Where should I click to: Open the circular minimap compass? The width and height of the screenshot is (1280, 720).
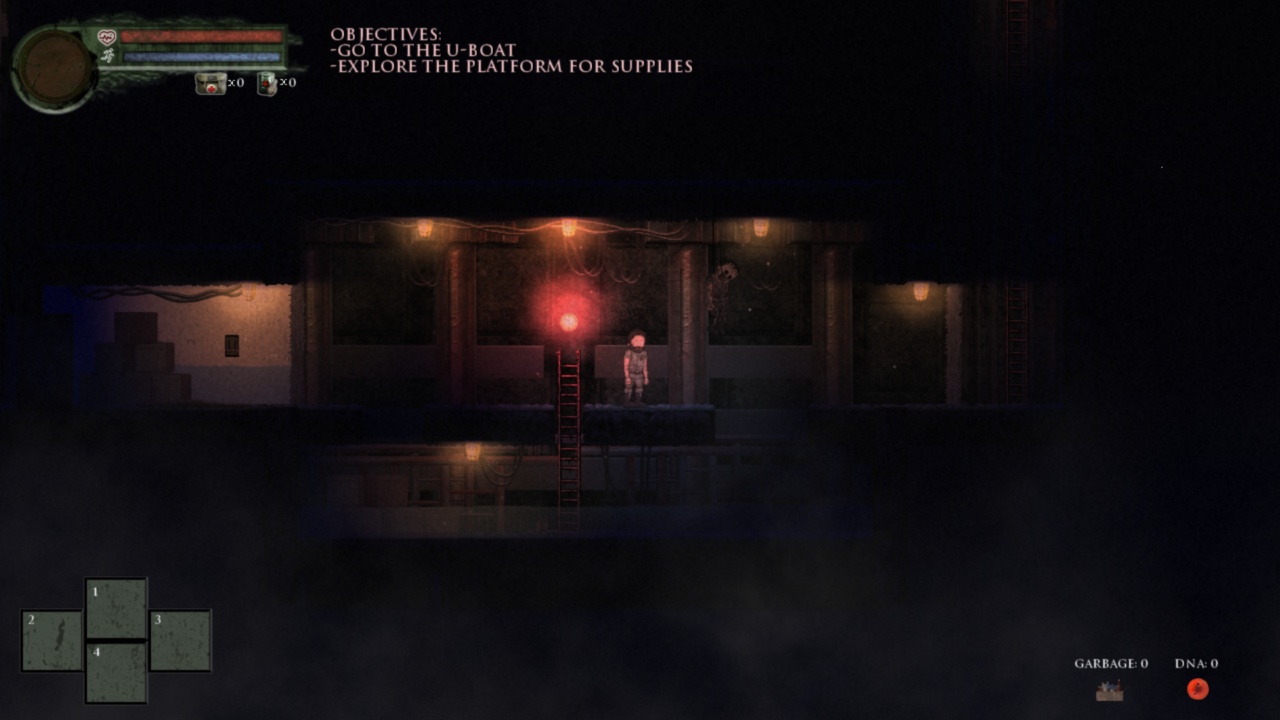point(52,62)
